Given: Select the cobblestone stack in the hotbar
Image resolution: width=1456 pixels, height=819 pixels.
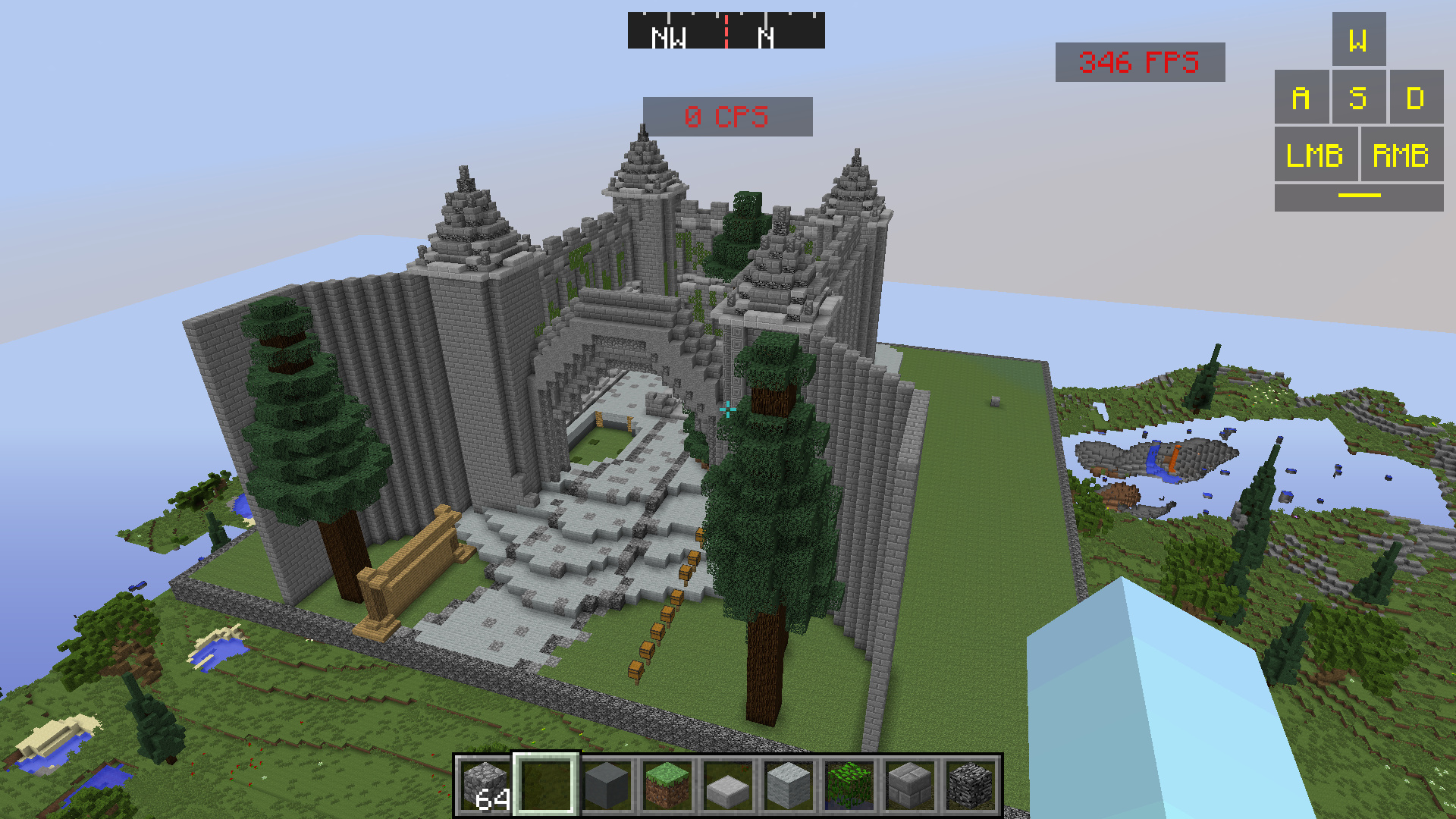Looking at the screenshot, I should [x=485, y=786].
